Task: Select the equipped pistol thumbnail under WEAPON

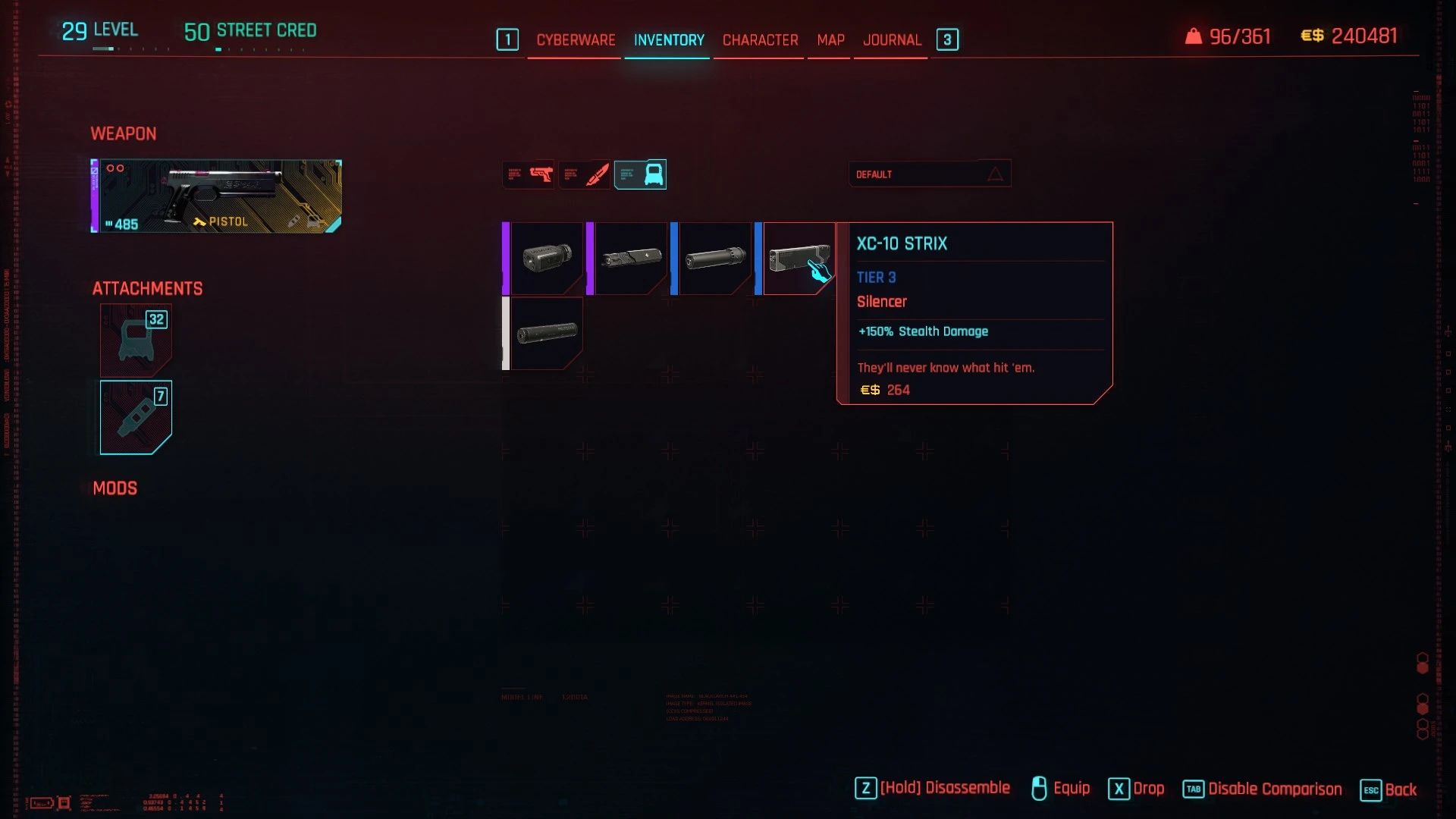Action: tap(215, 196)
